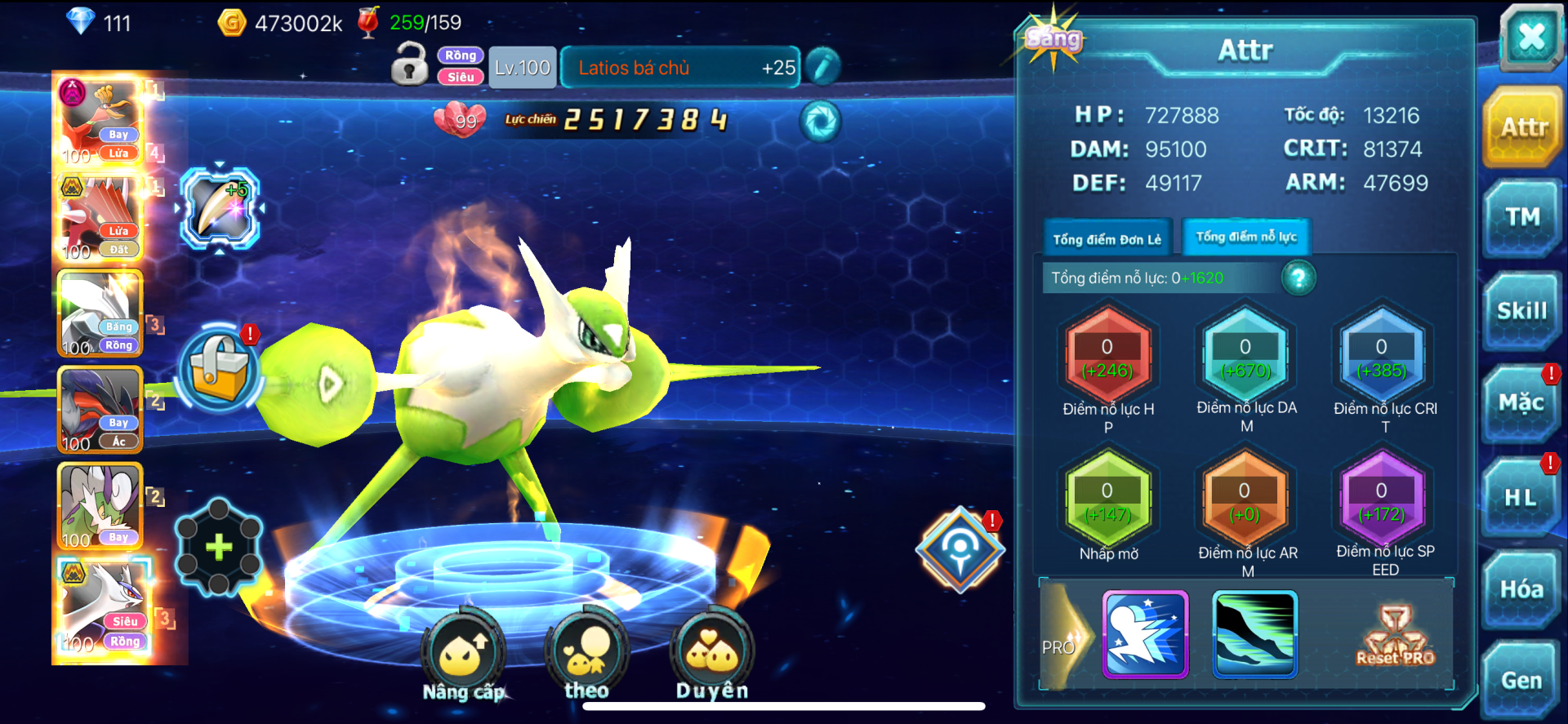Select the white Lugia team portrait
This screenshot has height=724, width=1568.
tap(101, 606)
